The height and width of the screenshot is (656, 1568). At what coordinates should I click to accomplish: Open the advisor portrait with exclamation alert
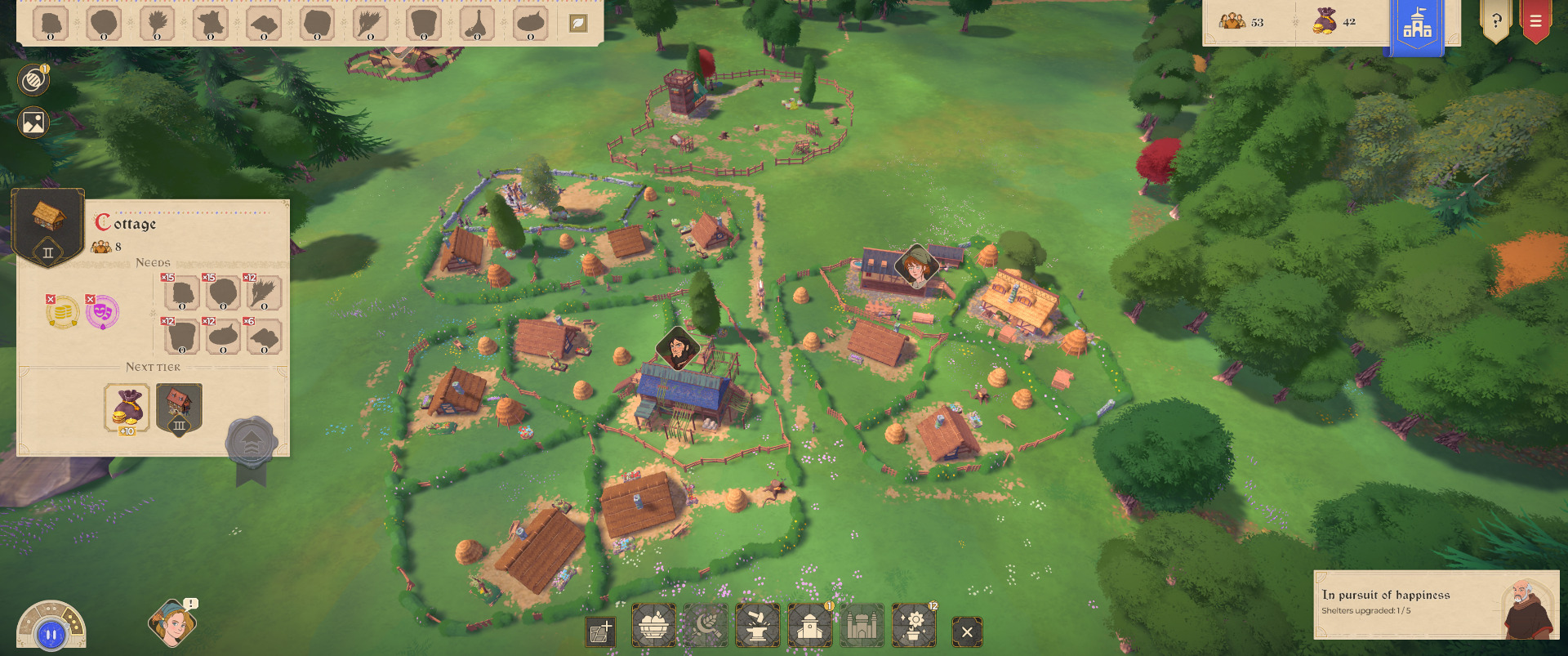(172, 624)
